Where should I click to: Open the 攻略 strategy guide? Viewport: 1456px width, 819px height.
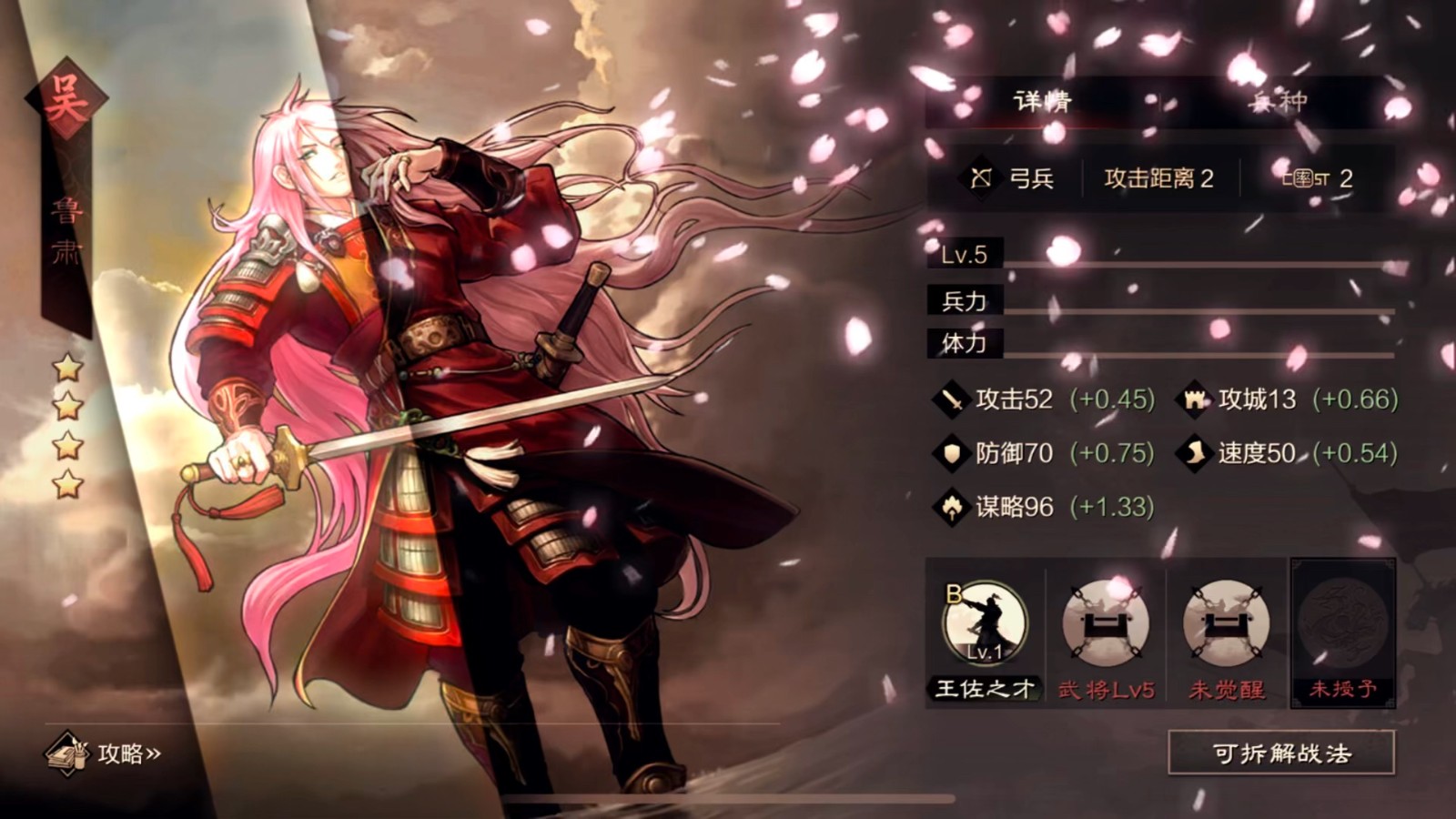[x=106, y=753]
